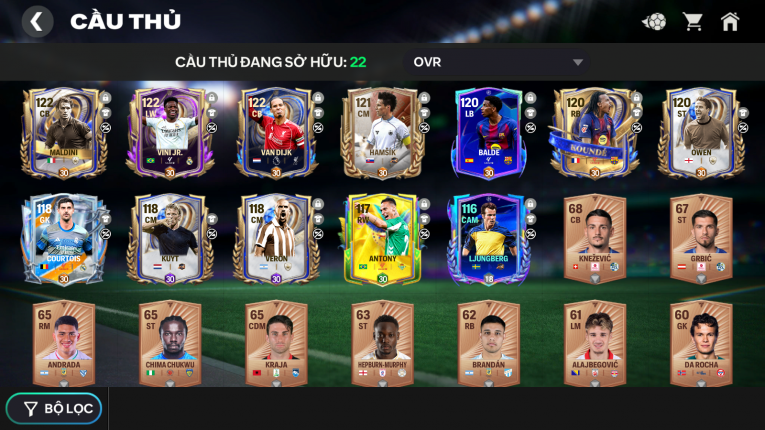Open the Hamšík player card

point(382,133)
